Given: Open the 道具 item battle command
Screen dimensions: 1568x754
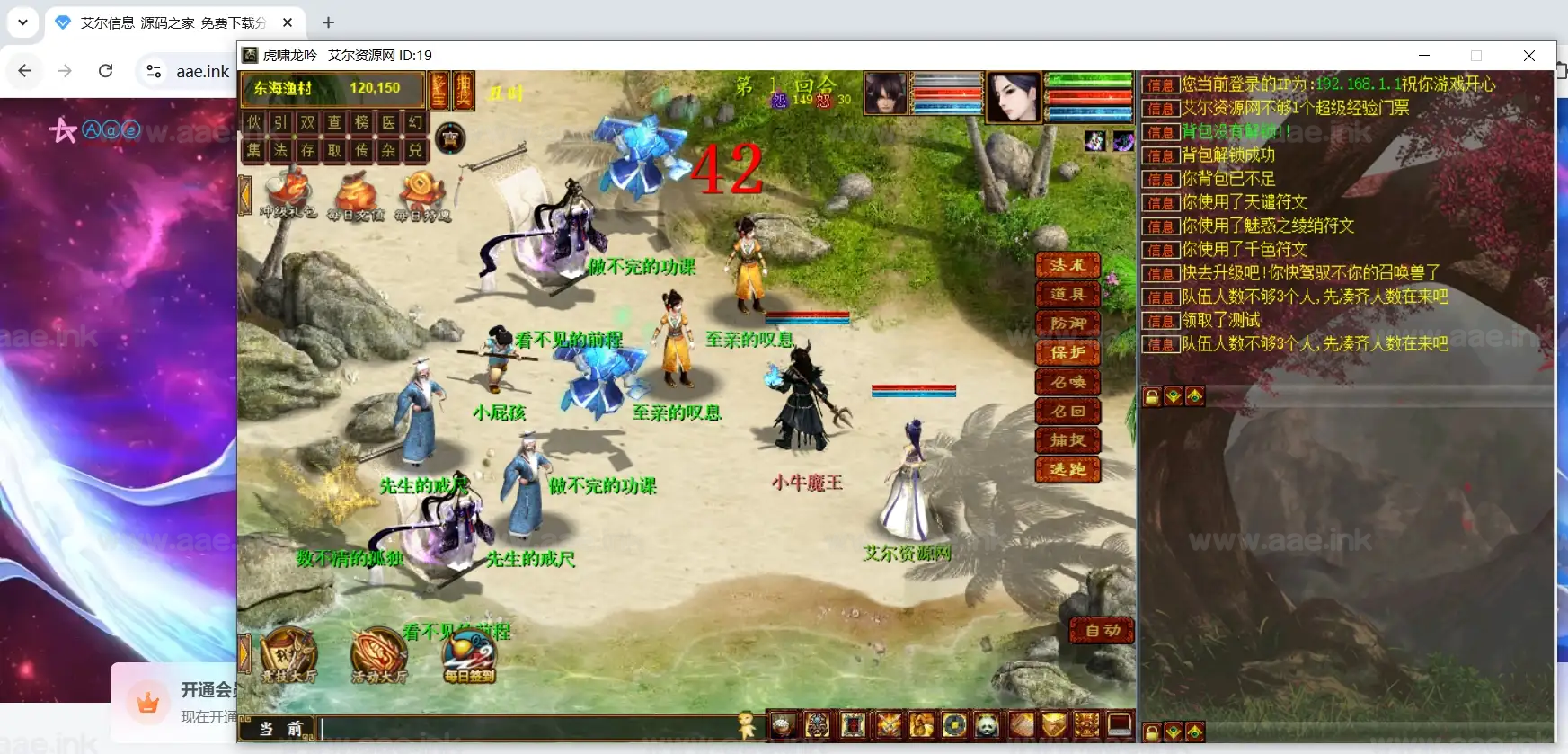Looking at the screenshot, I should click(x=1067, y=294).
